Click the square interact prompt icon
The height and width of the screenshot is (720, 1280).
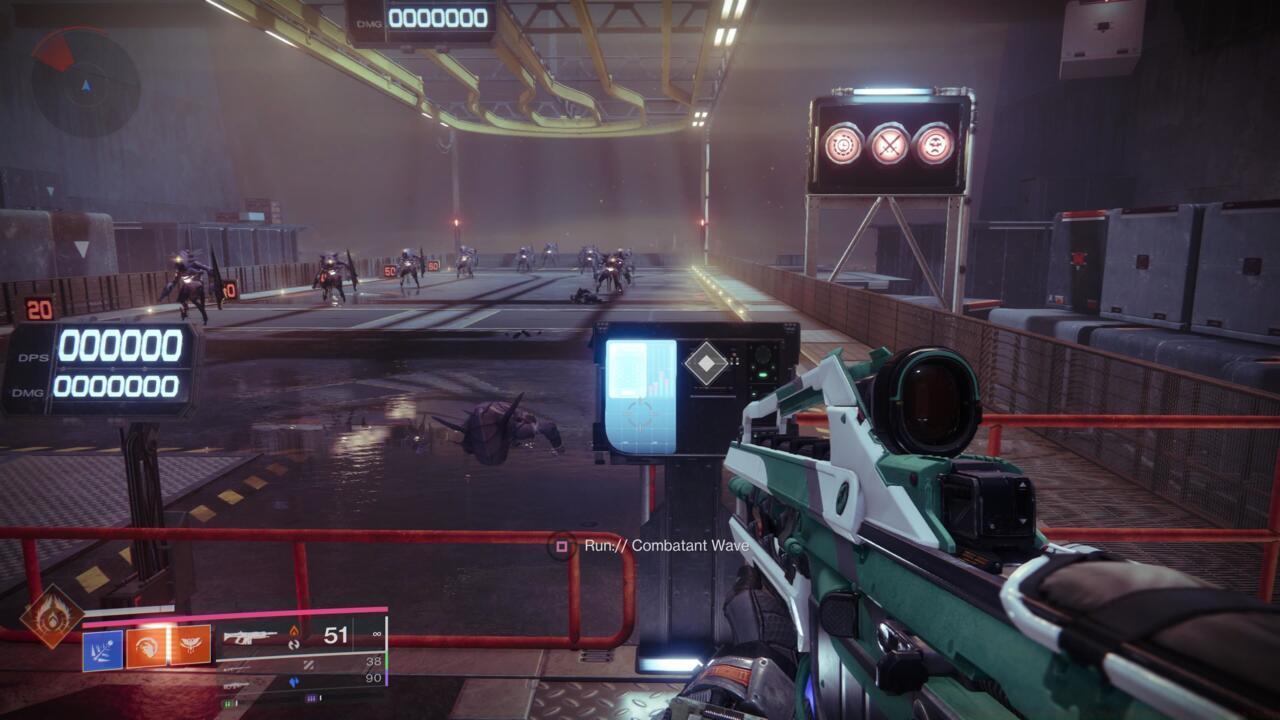coord(561,547)
